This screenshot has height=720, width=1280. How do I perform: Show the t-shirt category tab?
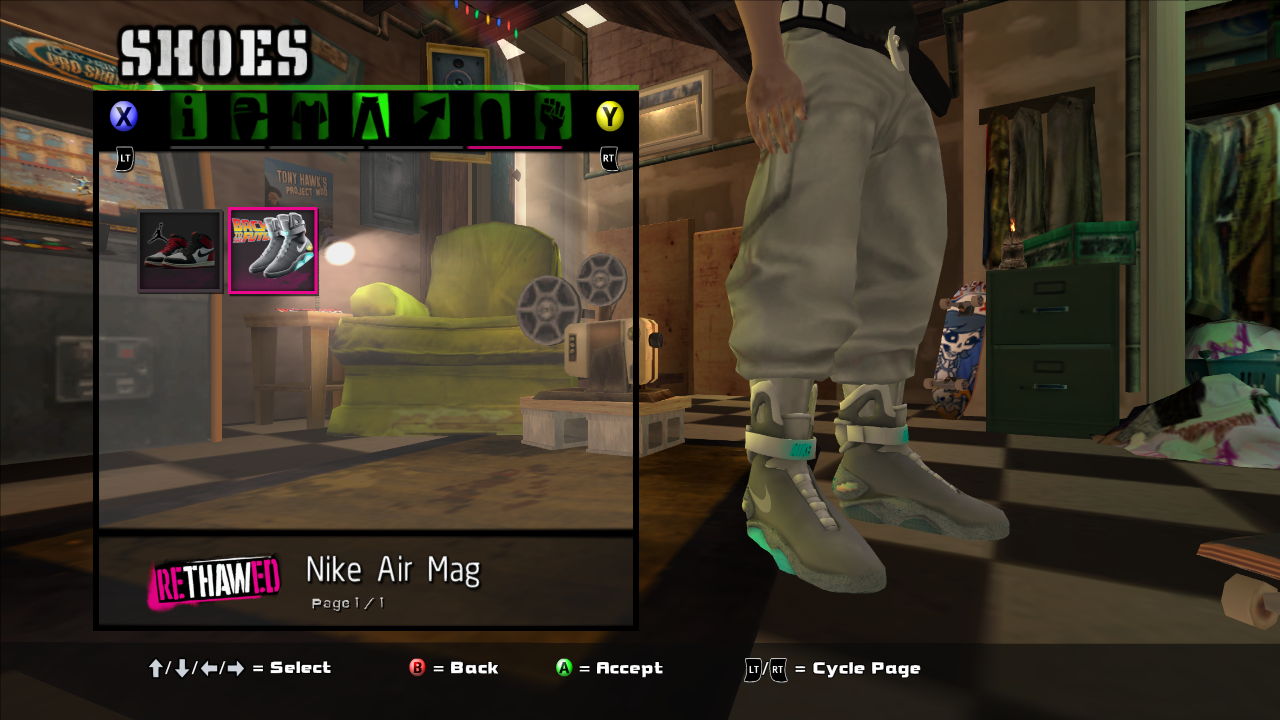310,117
